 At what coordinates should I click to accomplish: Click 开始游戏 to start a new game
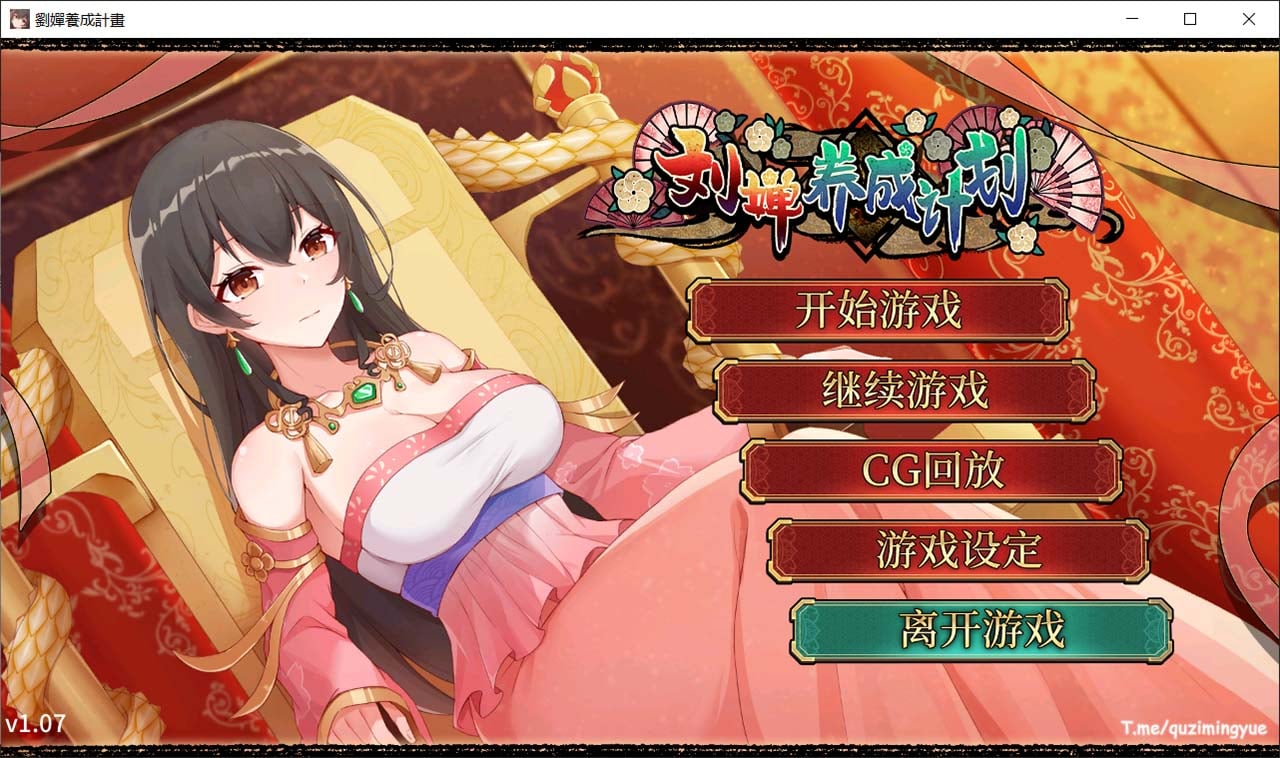pos(878,311)
